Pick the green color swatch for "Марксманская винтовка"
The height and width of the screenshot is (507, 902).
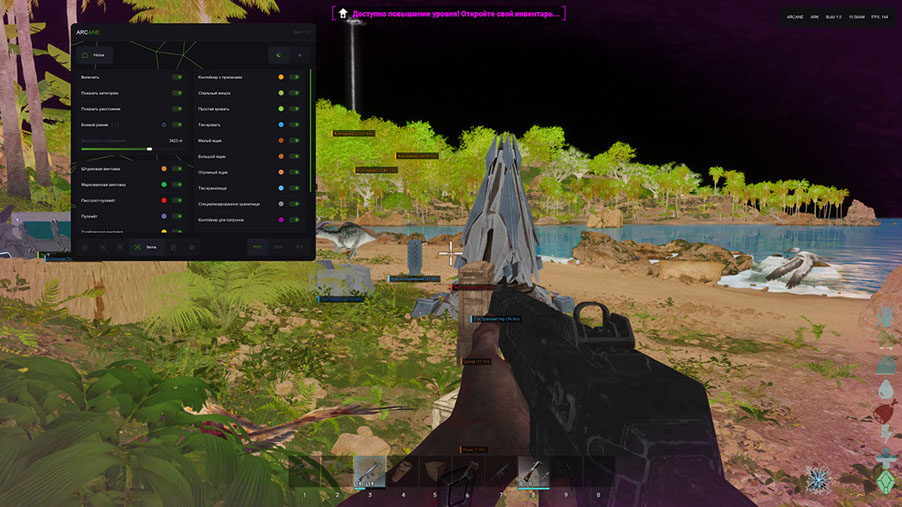point(163,185)
